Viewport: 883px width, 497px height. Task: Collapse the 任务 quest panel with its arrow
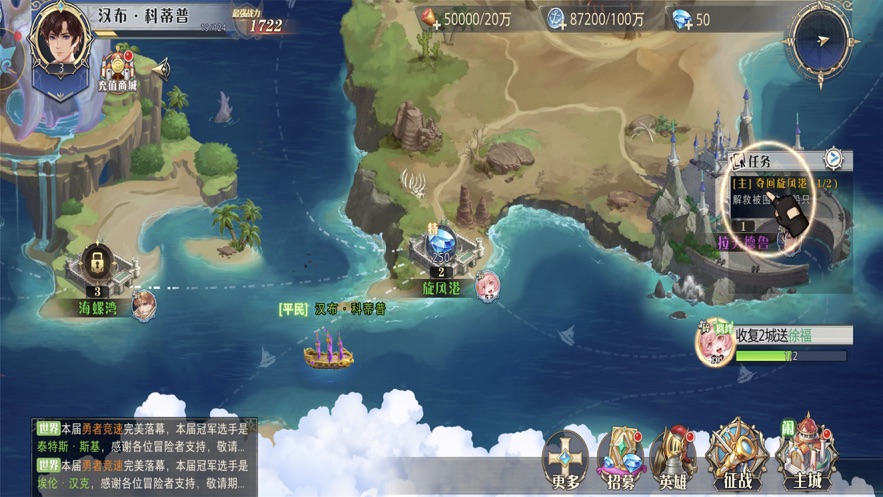click(832, 160)
